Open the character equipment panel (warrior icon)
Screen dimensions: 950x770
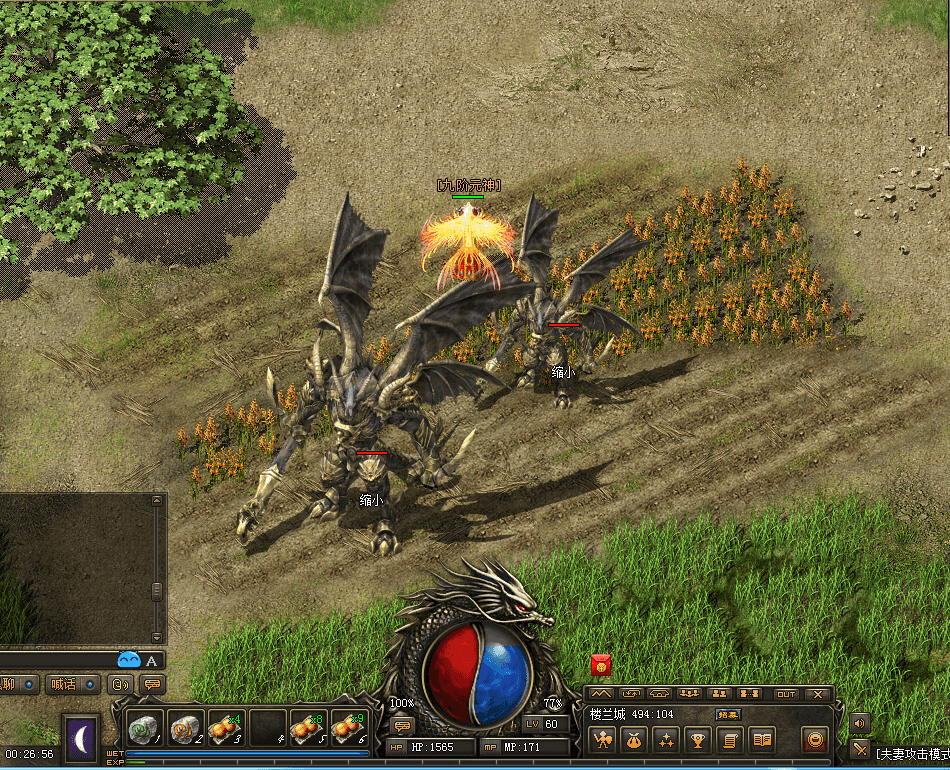pyautogui.click(x=602, y=740)
